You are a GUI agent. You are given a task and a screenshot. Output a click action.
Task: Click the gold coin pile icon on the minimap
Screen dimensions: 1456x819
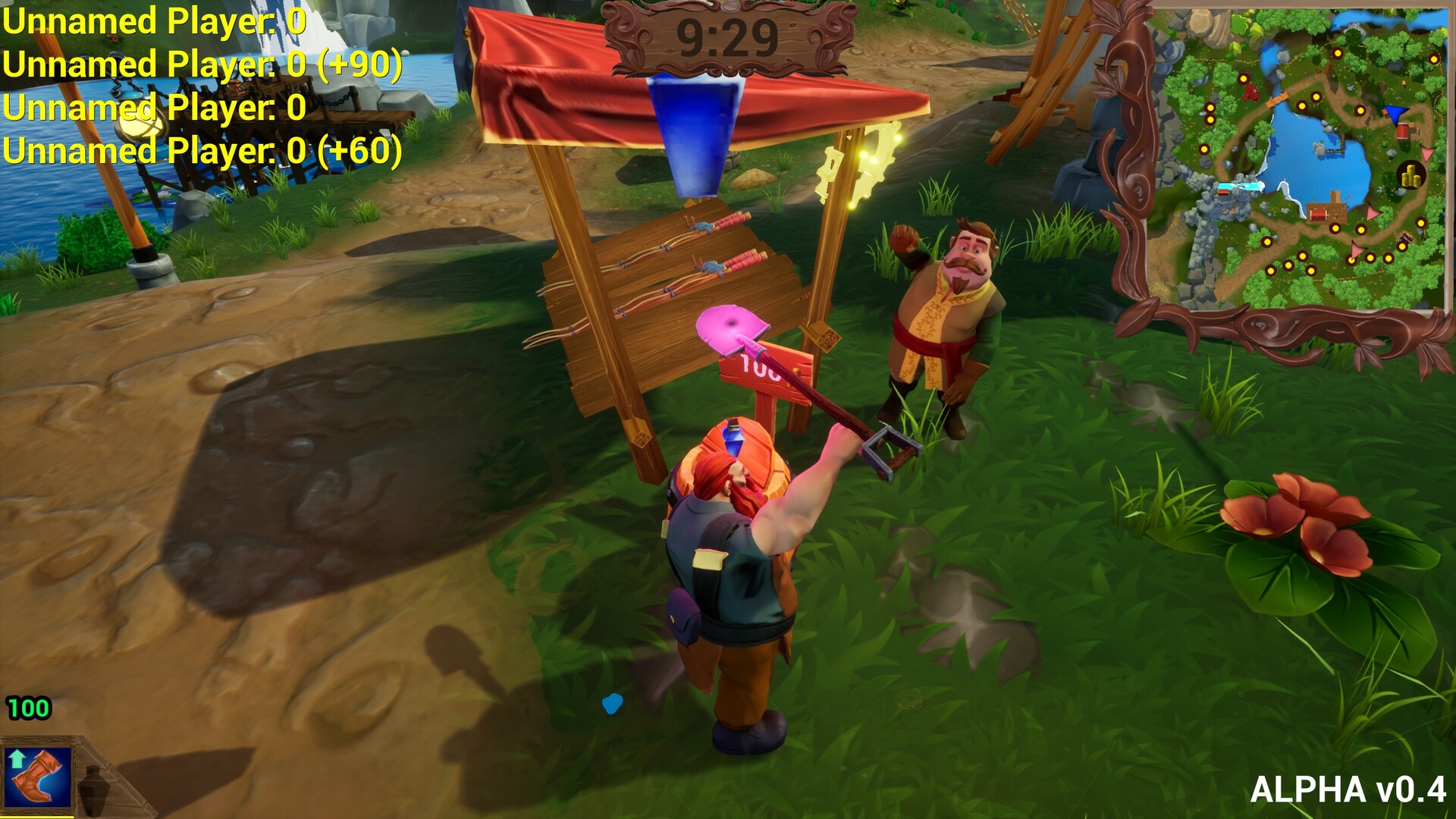click(1411, 174)
